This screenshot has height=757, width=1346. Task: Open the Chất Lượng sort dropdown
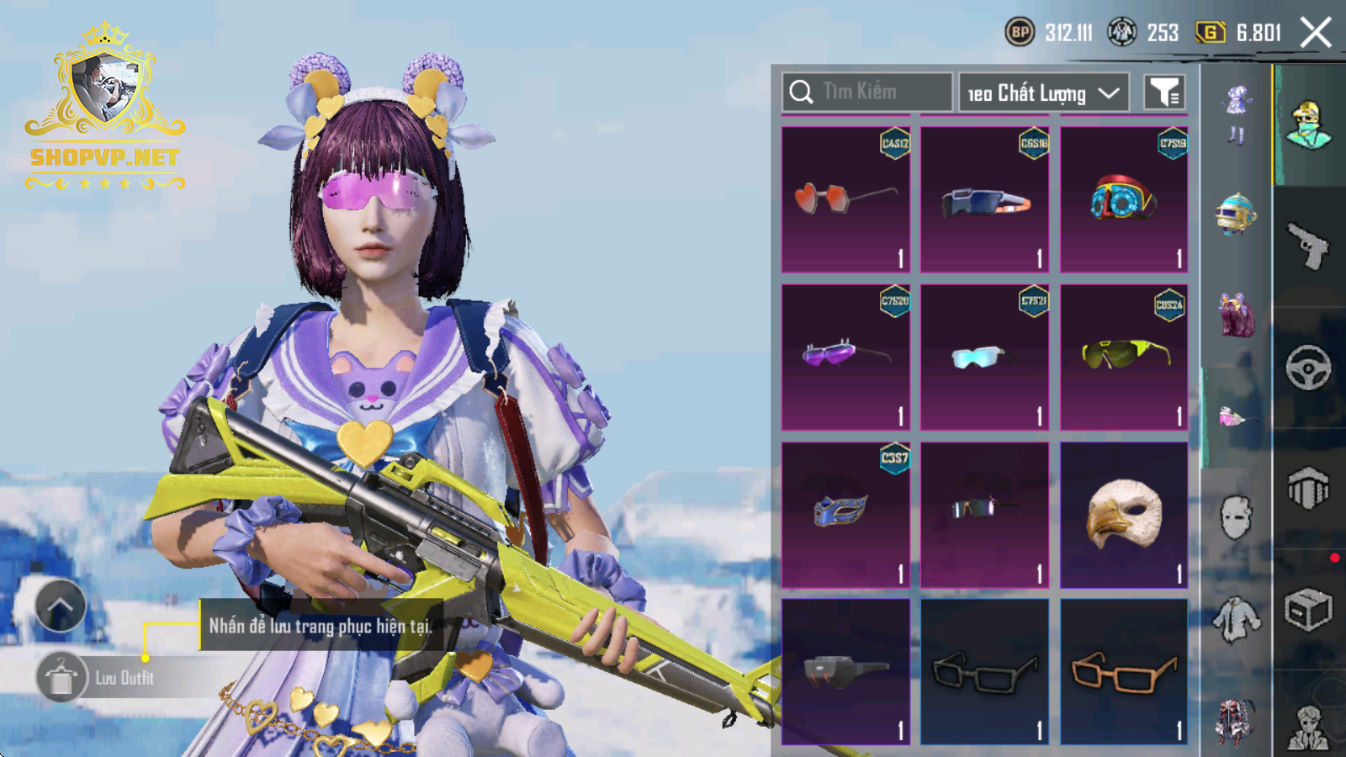pos(1044,93)
